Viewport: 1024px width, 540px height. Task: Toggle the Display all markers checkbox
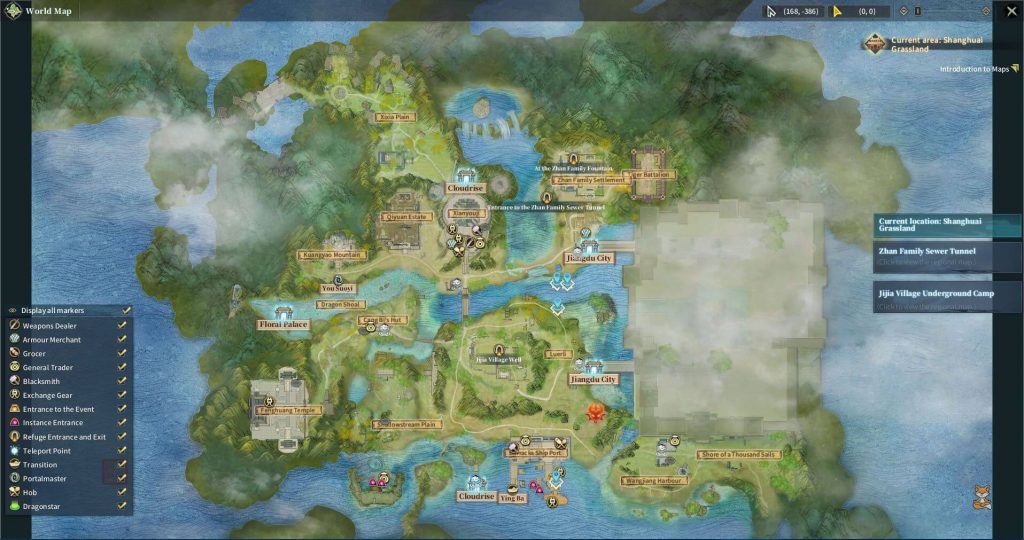click(125, 311)
